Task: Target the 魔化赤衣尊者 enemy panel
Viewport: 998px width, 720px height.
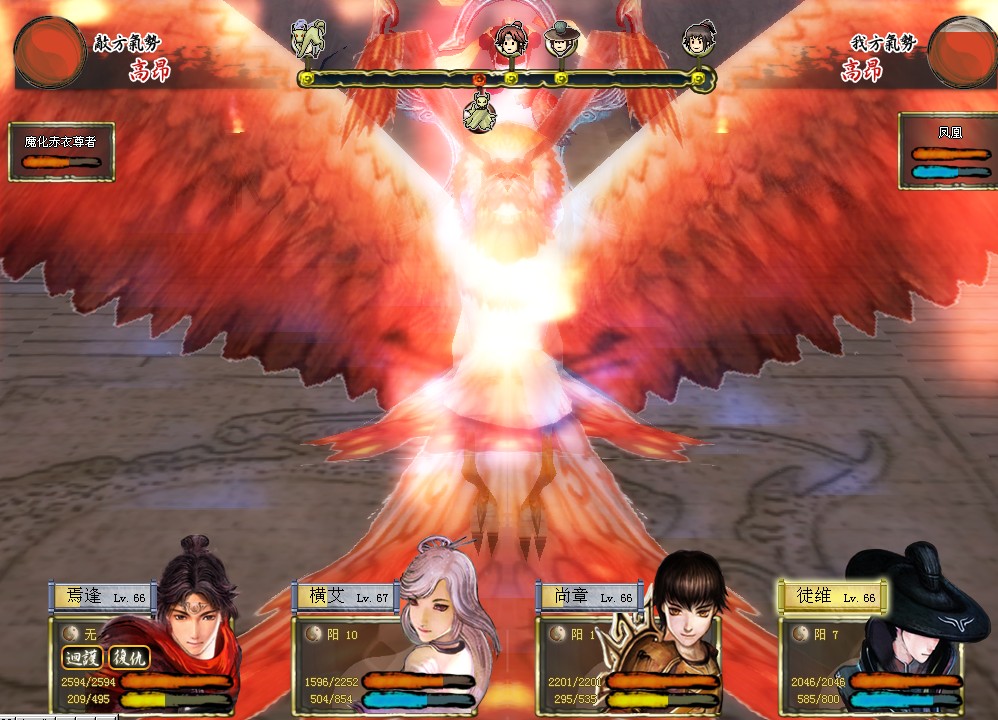Action: 61,152
